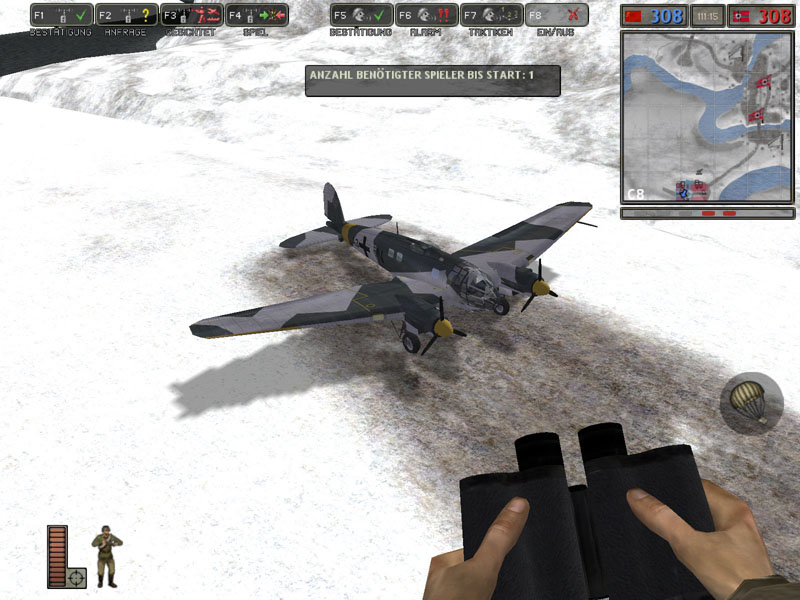Open the F7 Taktiken radio menu
The width and height of the screenshot is (800, 600).
tap(492, 15)
